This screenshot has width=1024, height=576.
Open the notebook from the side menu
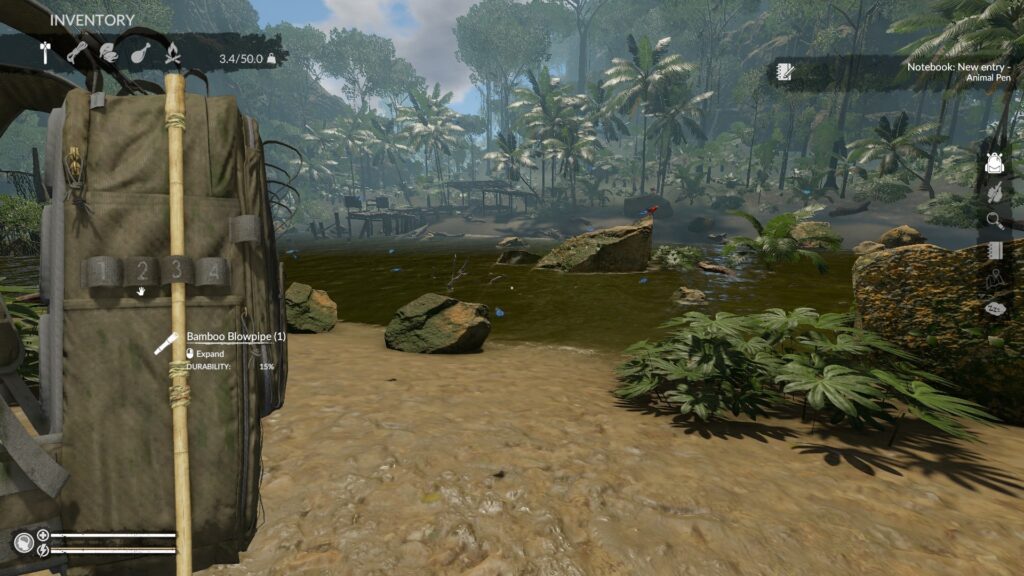click(994, 251)
